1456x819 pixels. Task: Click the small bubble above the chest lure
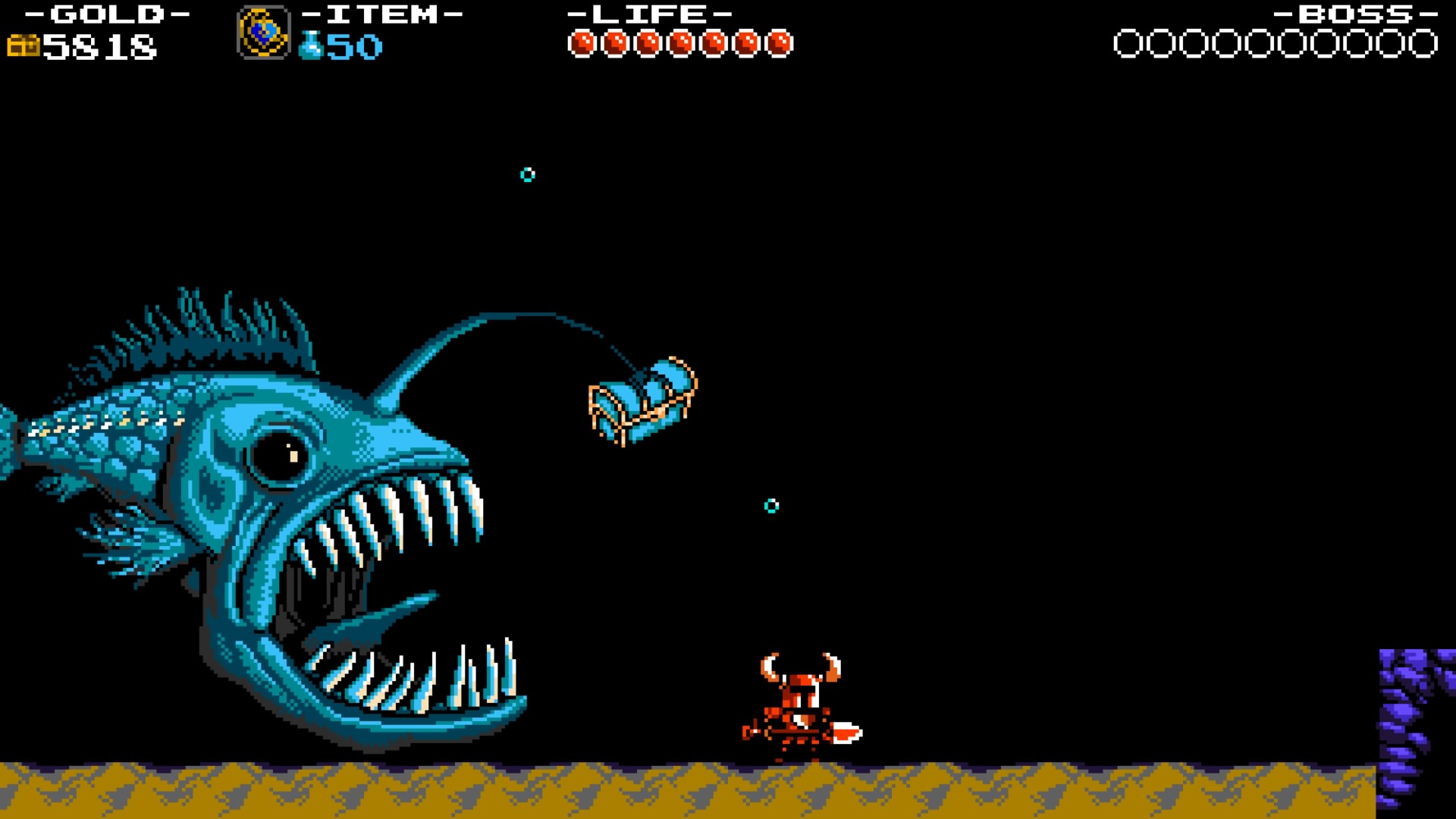(526, 174)
